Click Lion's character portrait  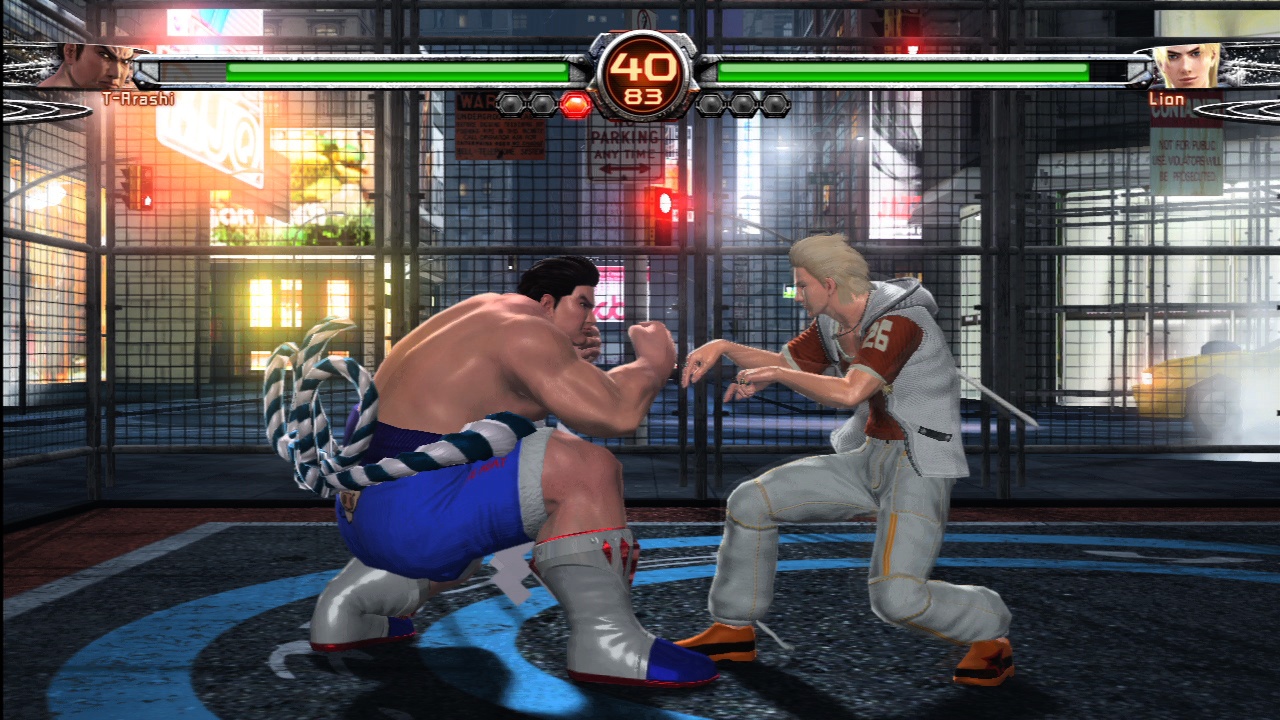pos(1185,65)
